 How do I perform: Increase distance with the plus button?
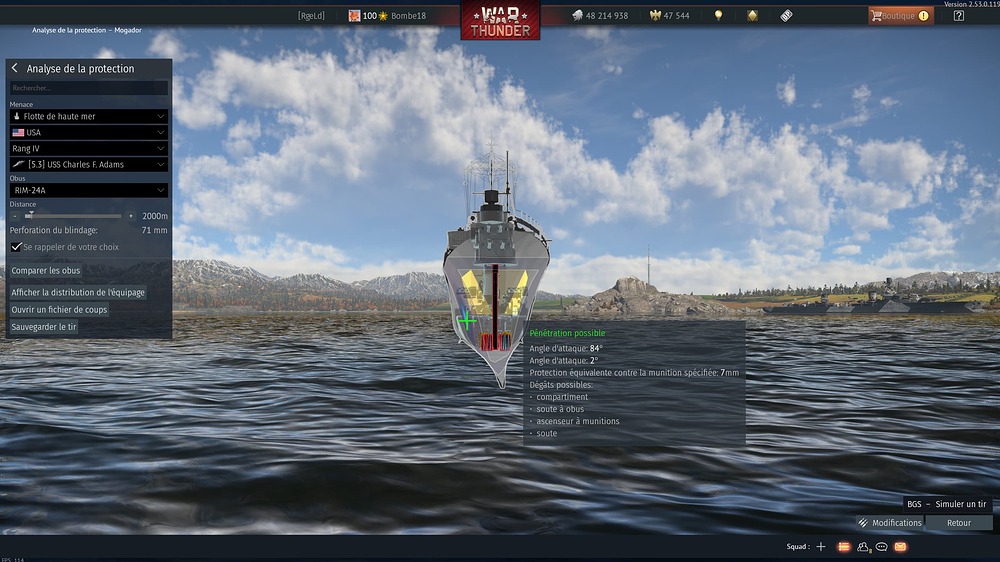pos(131,216)
